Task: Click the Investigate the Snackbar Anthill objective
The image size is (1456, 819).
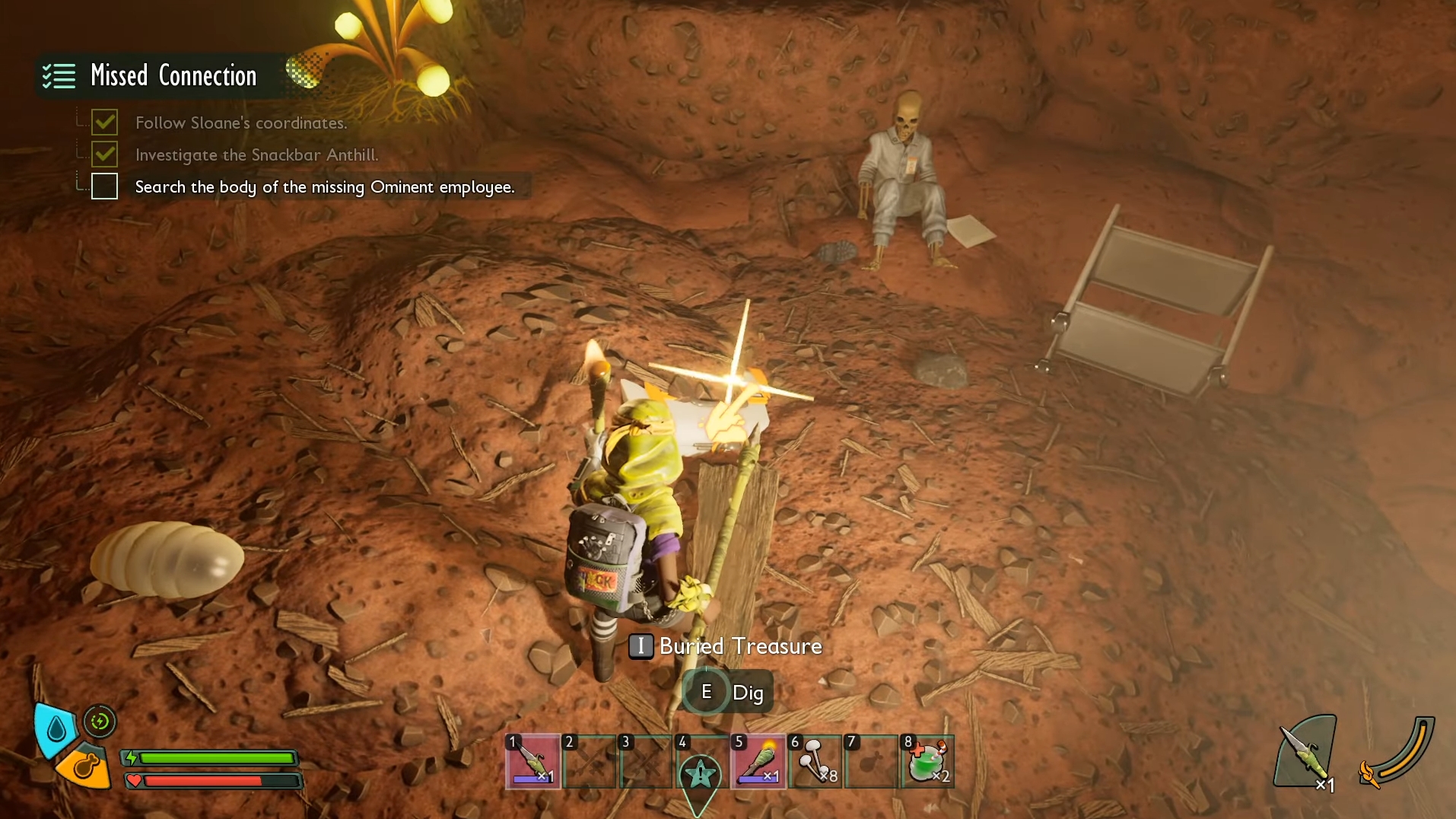Action: pos(256,155)
